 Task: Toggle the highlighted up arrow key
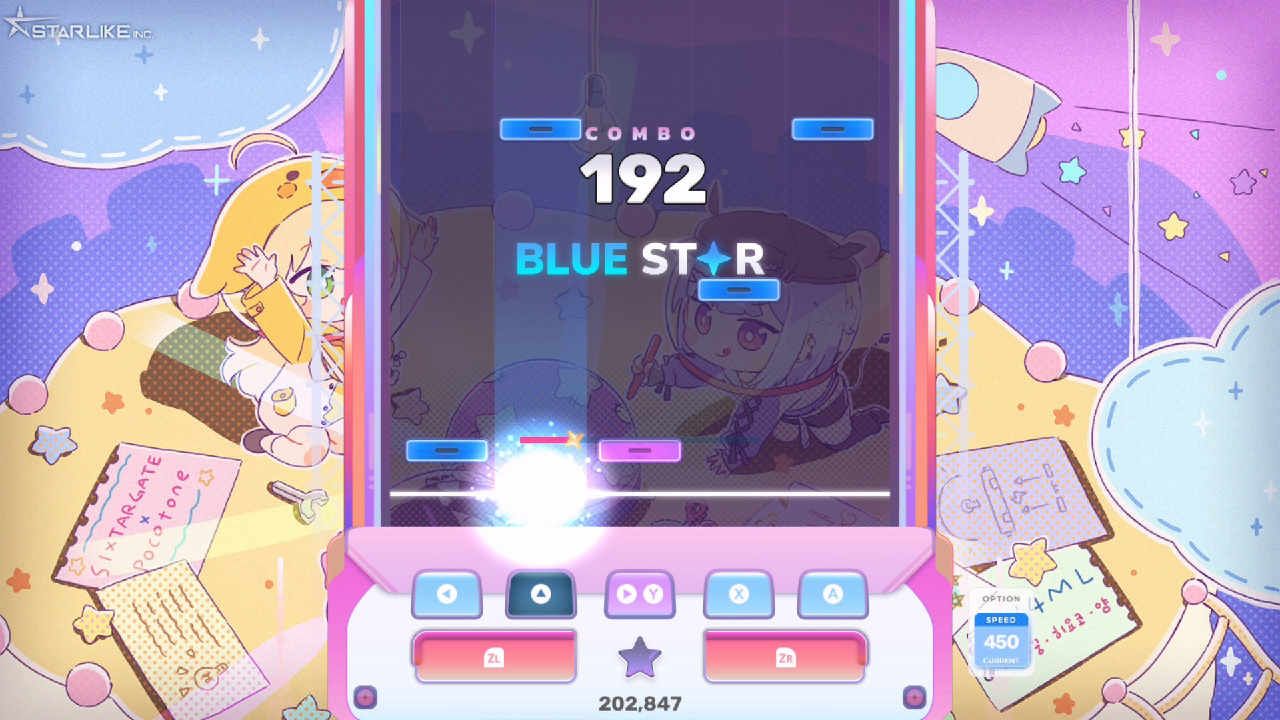click(x=540, y=593)
